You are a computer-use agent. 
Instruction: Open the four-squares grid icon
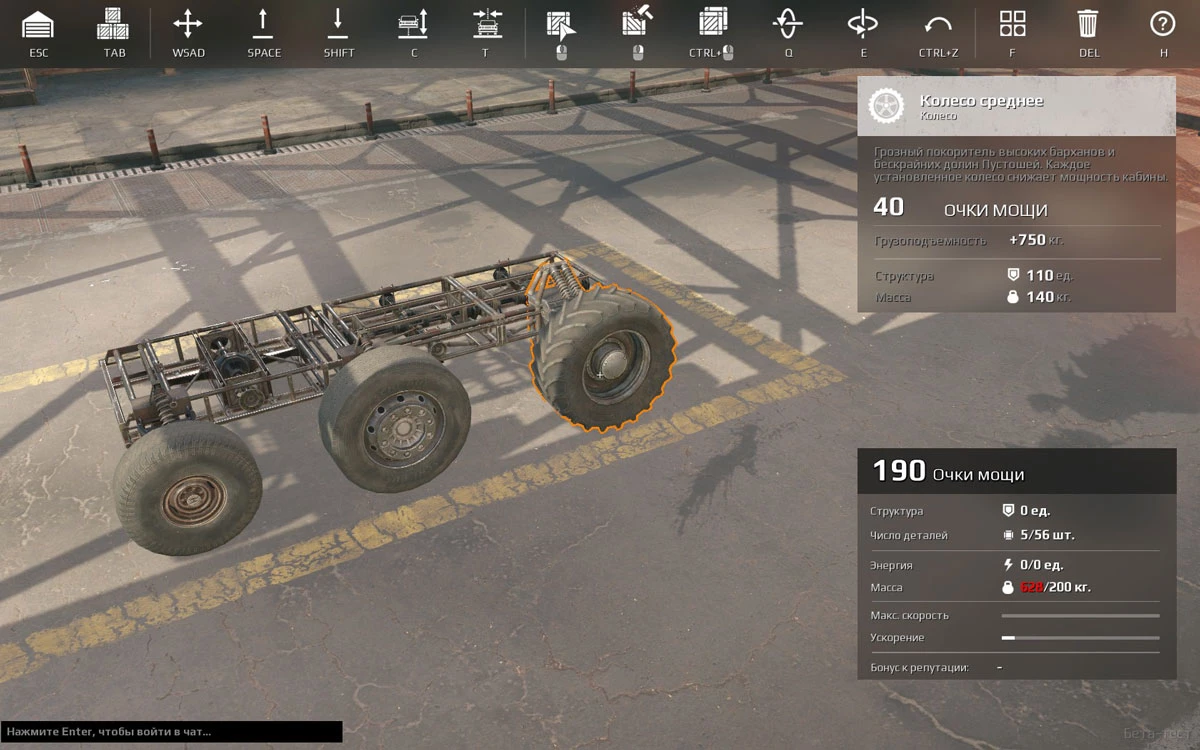1012,24
